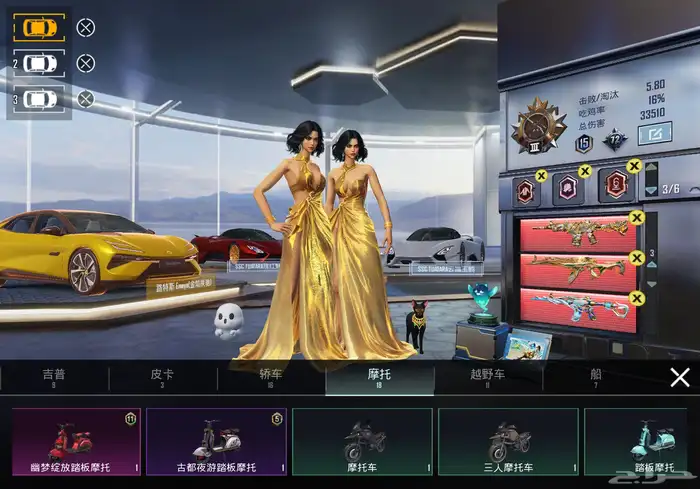Switch to the 越野车 vehicle tab
700x489 pixels.
487,377
